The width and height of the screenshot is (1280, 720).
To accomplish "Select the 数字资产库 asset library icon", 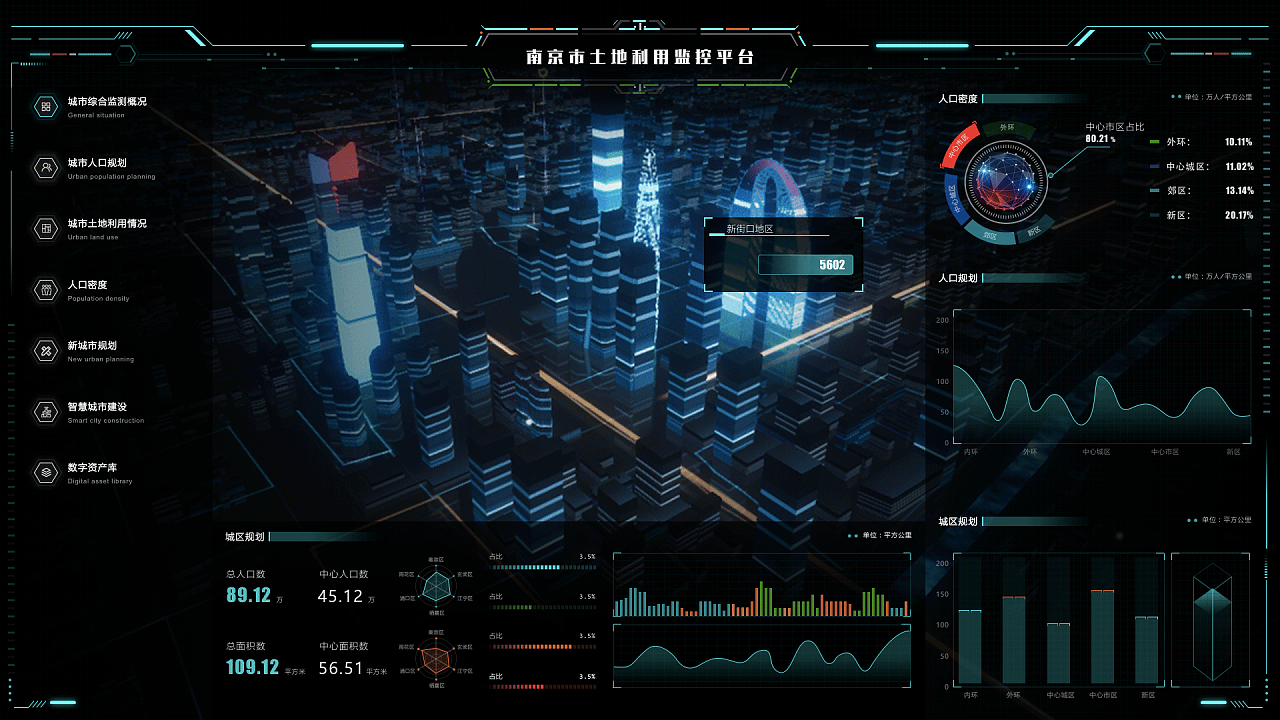I will coord(46,471).
